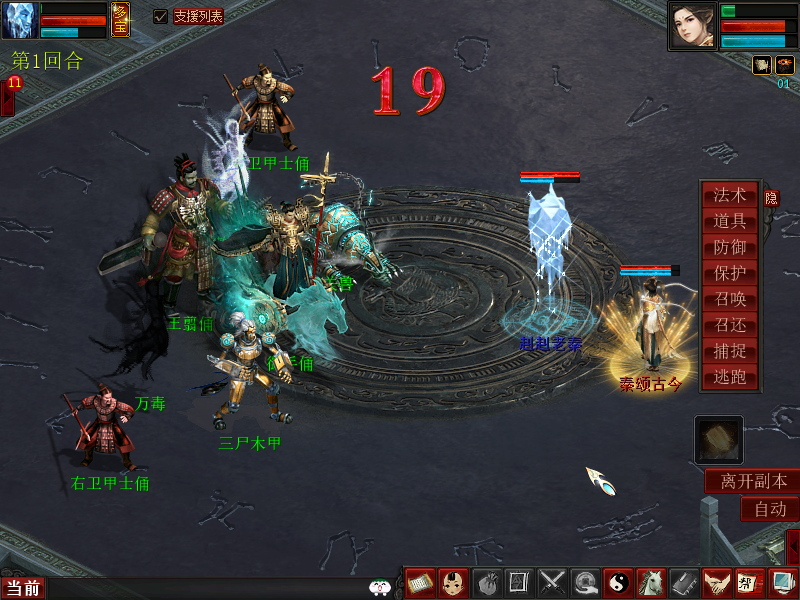Click the 当前 chat channel button

pyautogui.click(x=23, y=588)
